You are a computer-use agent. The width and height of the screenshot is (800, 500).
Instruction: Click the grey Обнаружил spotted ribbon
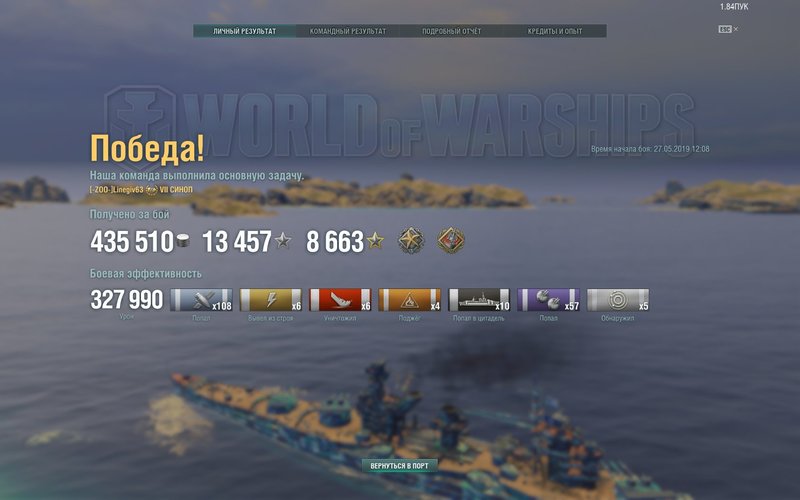[x=617, y=300]
